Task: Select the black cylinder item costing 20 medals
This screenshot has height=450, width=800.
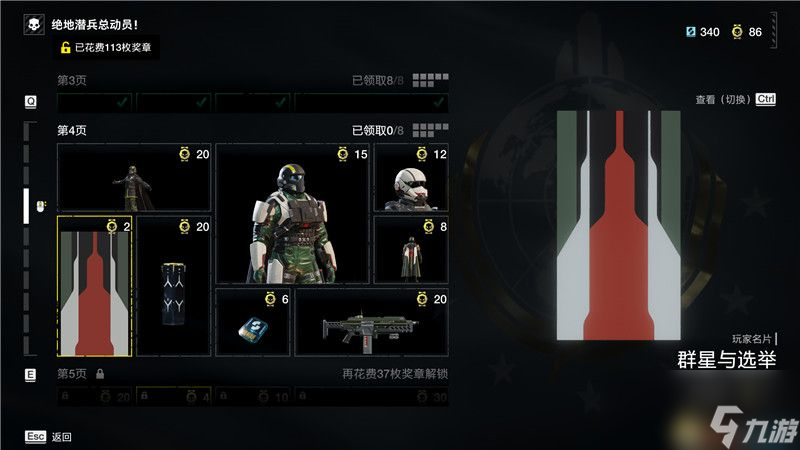Action: [174, 286]
